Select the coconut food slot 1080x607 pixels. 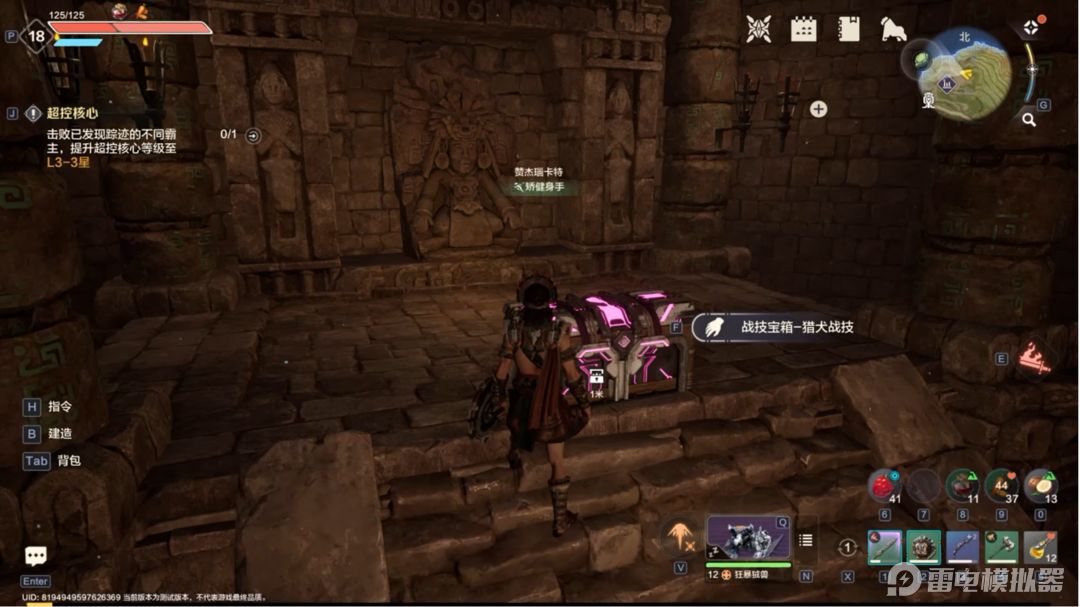[1040, 487]
